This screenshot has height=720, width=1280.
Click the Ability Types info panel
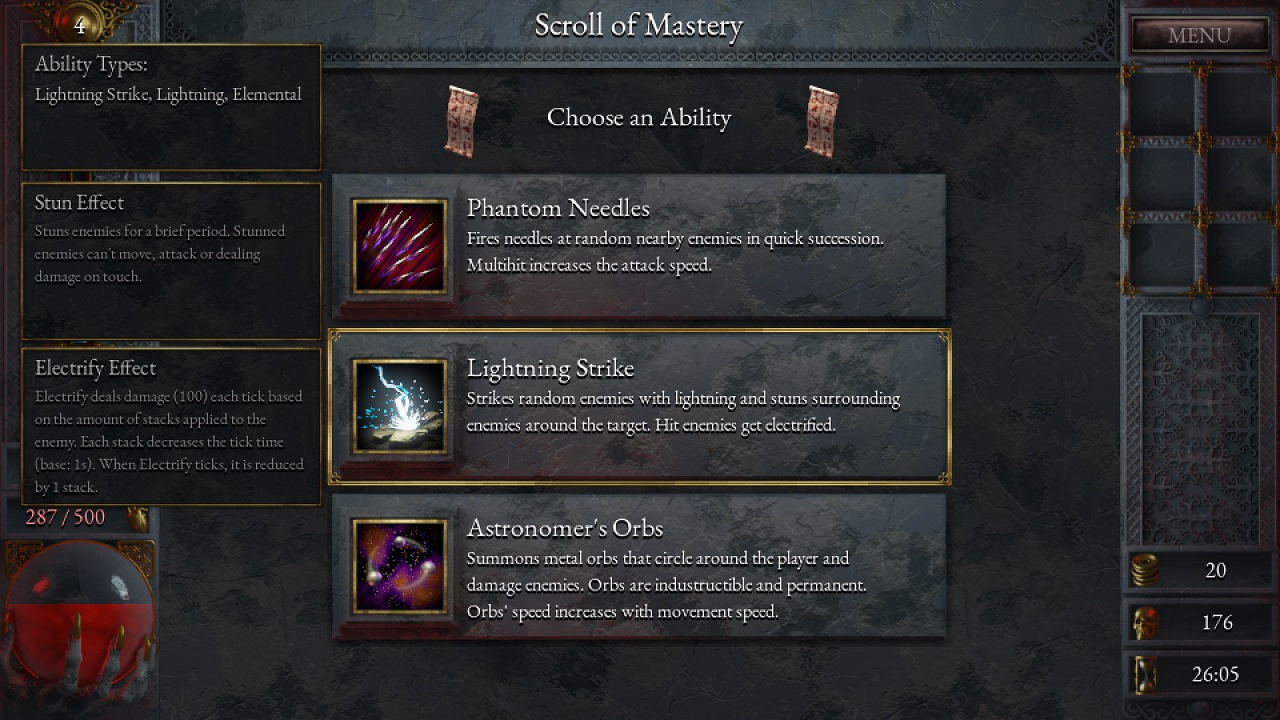click(x=170, y=105)
